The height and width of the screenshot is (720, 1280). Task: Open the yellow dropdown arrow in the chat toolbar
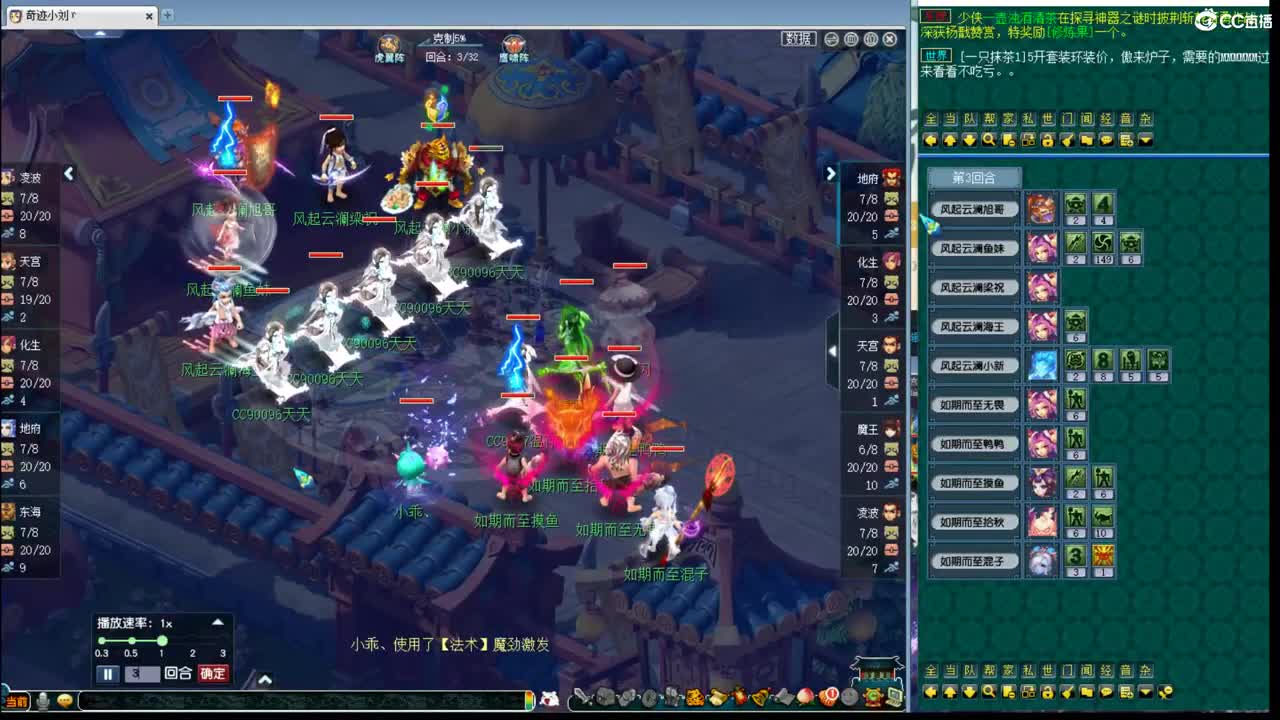1145,141
